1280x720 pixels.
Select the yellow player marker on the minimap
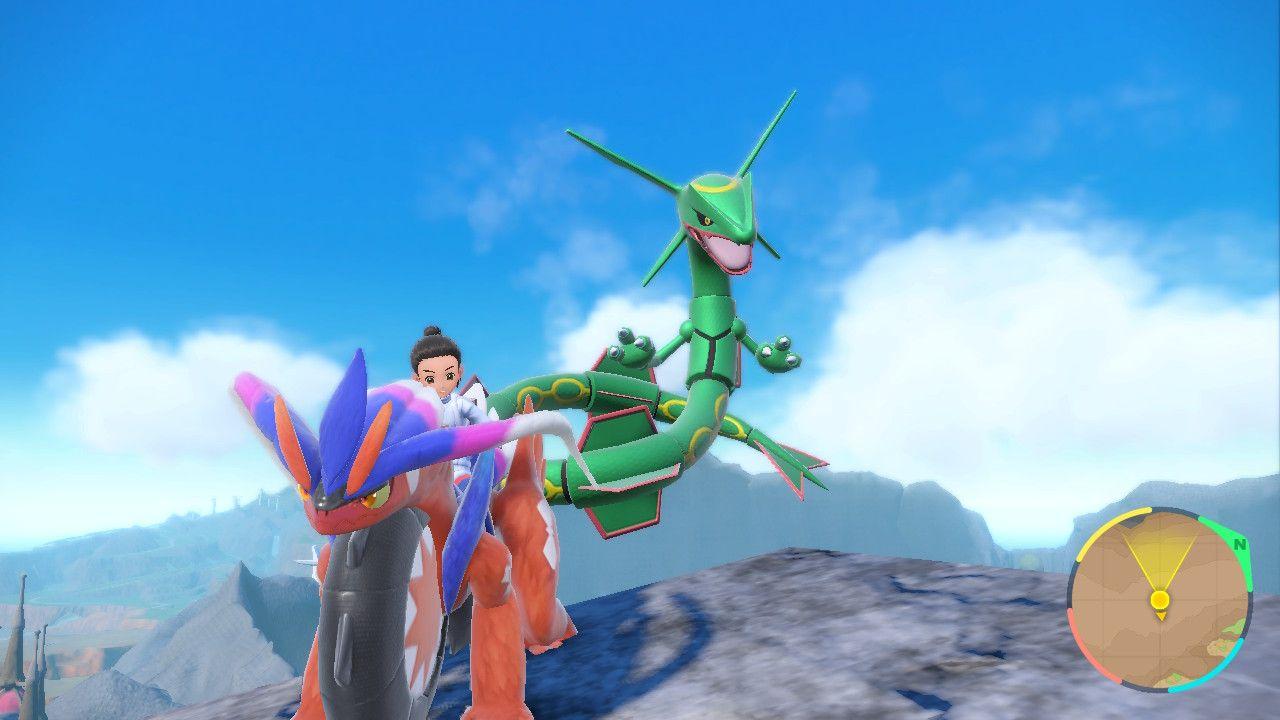click(1160, 599)
